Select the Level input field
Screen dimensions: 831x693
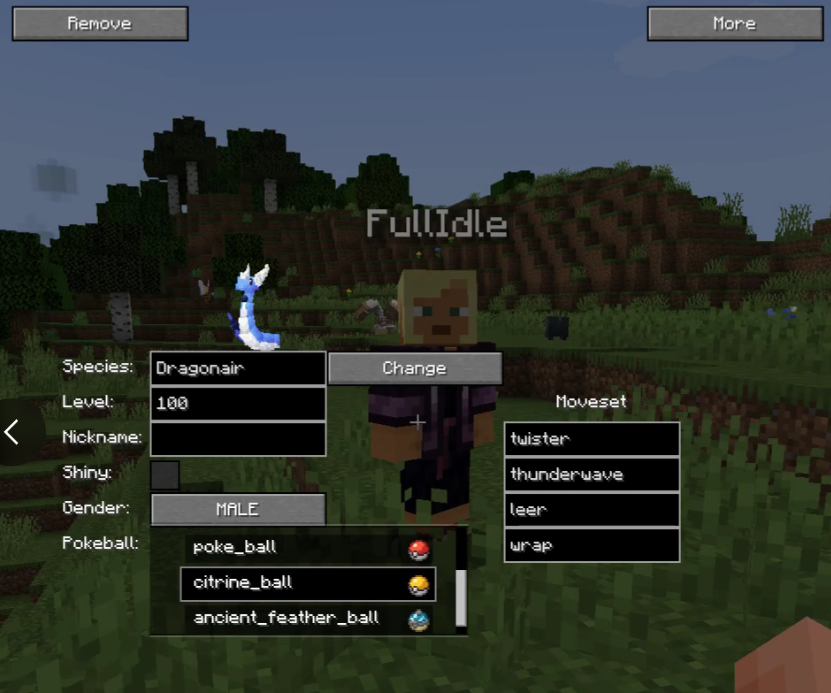click(x=238, y=403)
